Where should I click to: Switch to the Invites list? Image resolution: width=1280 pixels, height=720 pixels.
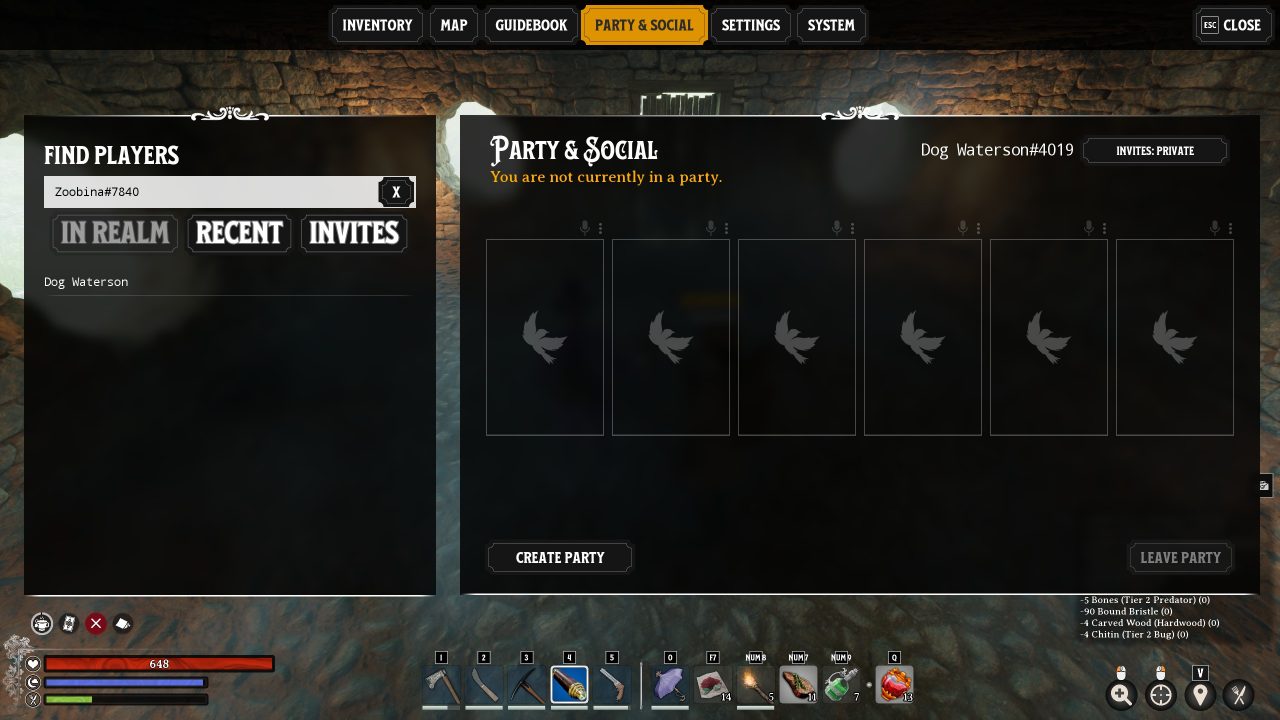tap(354, 233)
